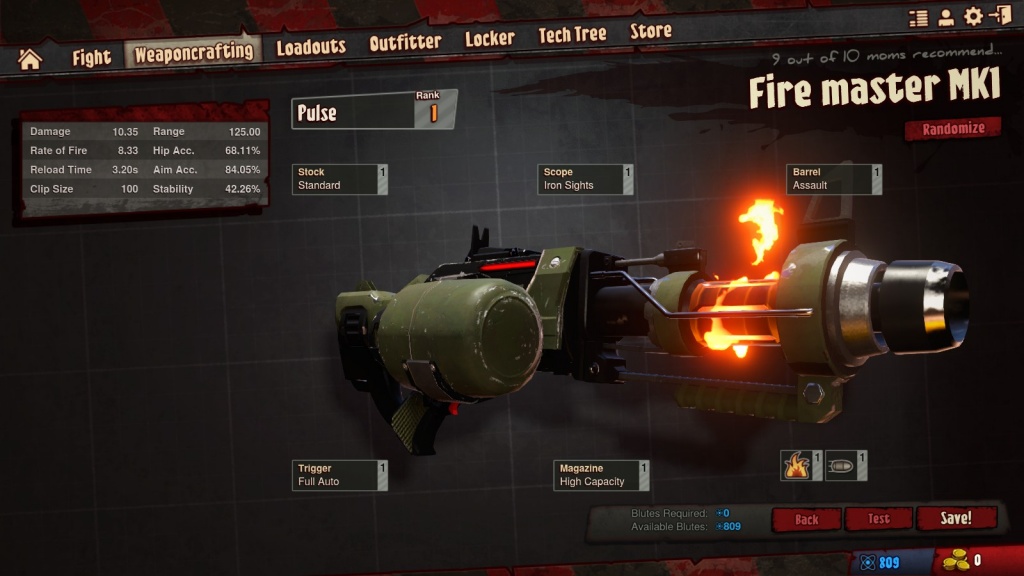Visit the Store tab

click(x=651, y=31)
